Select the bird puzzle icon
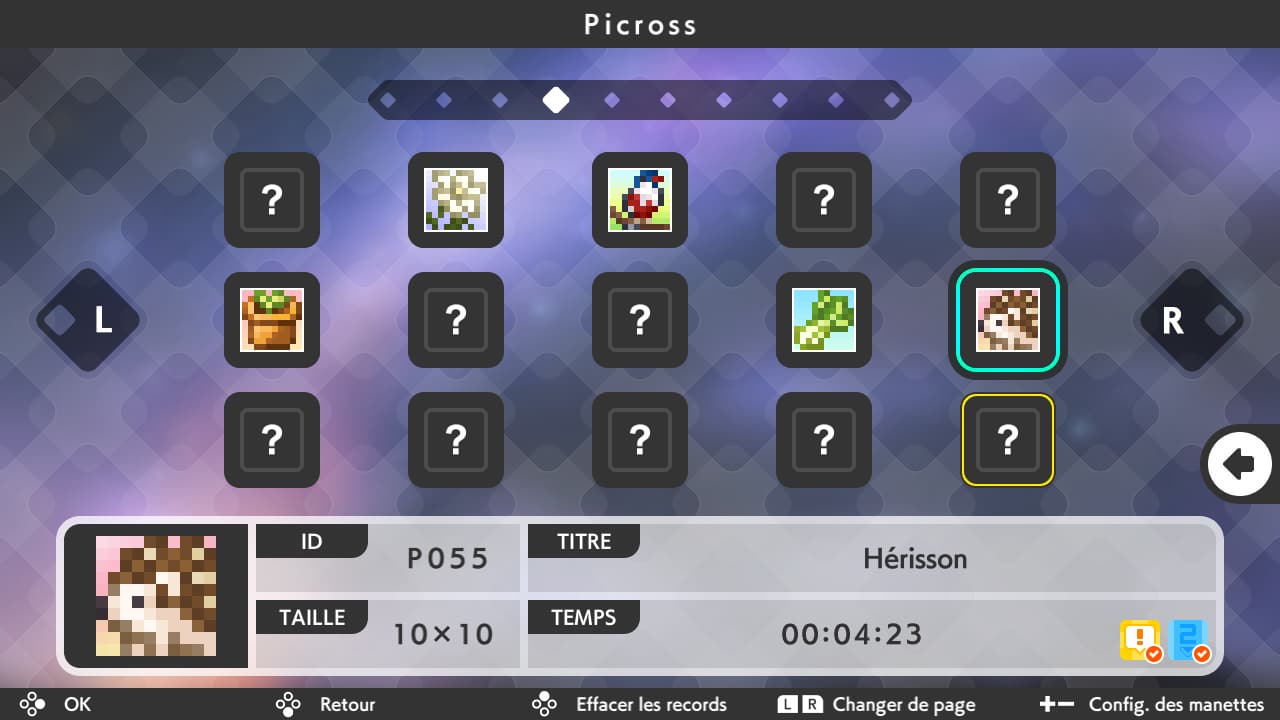The image size is (1280, 720). pyautogui.click(x=639, y=200)
